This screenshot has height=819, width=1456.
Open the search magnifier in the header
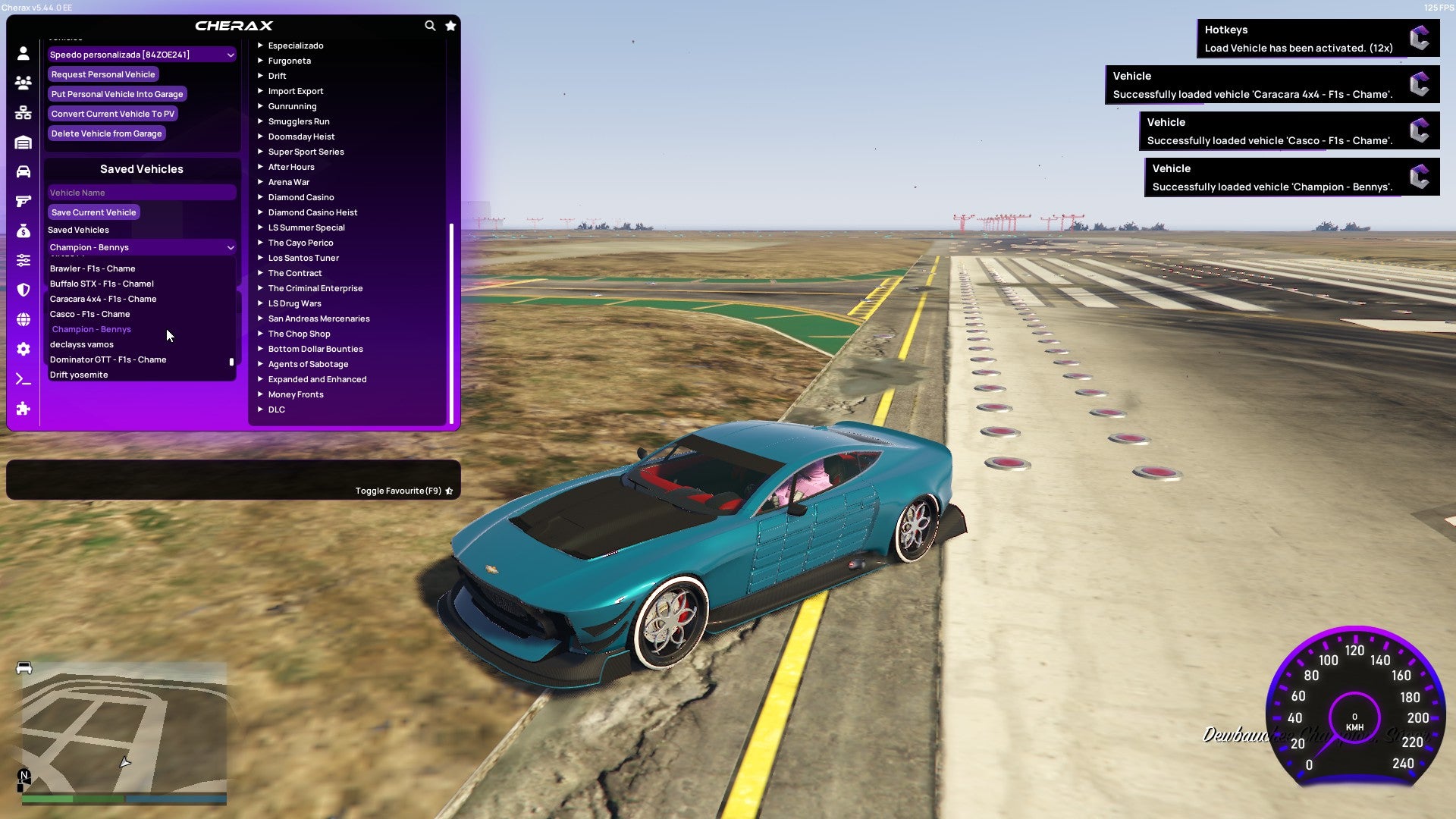430,25
